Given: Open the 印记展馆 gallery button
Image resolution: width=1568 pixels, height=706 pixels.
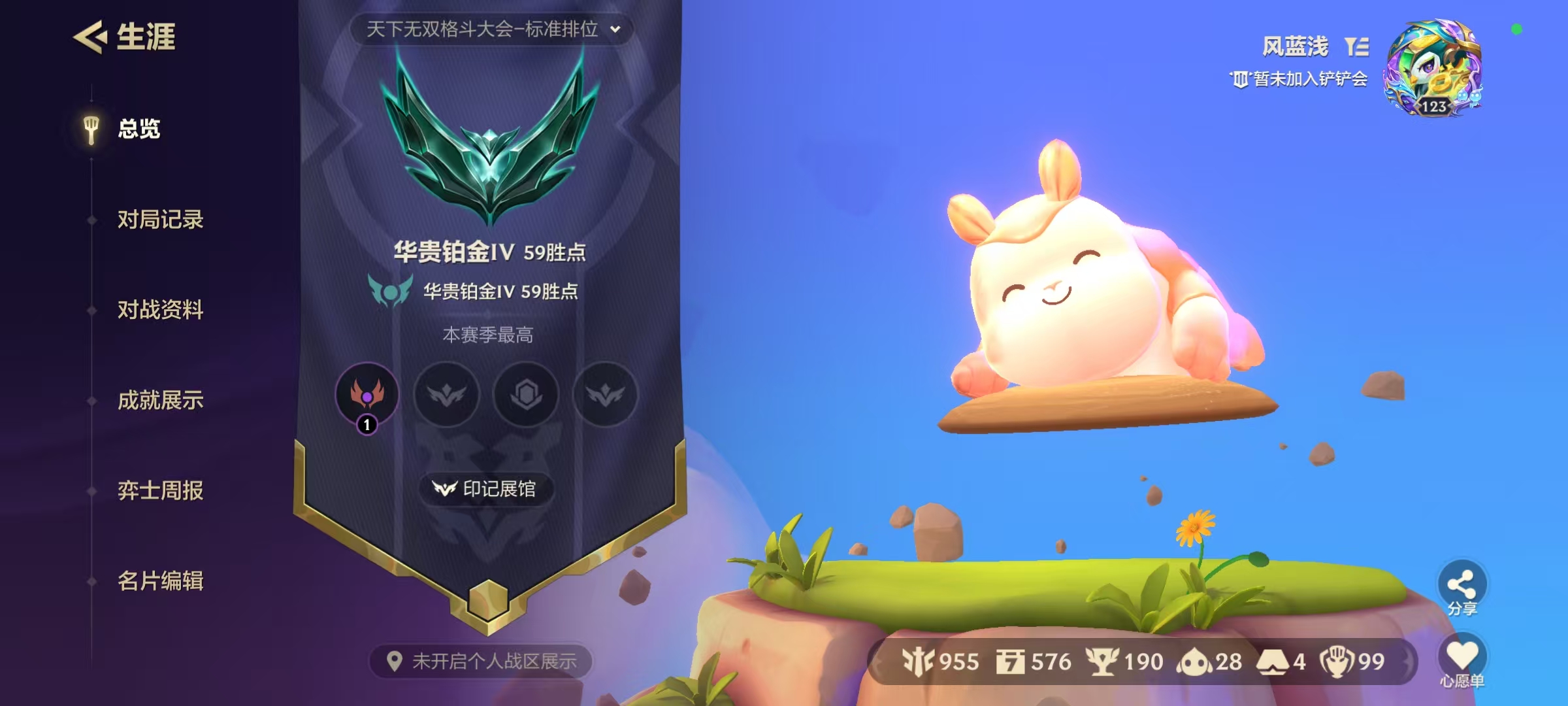Looking at the screenshot, I should (x=486, y=489).
